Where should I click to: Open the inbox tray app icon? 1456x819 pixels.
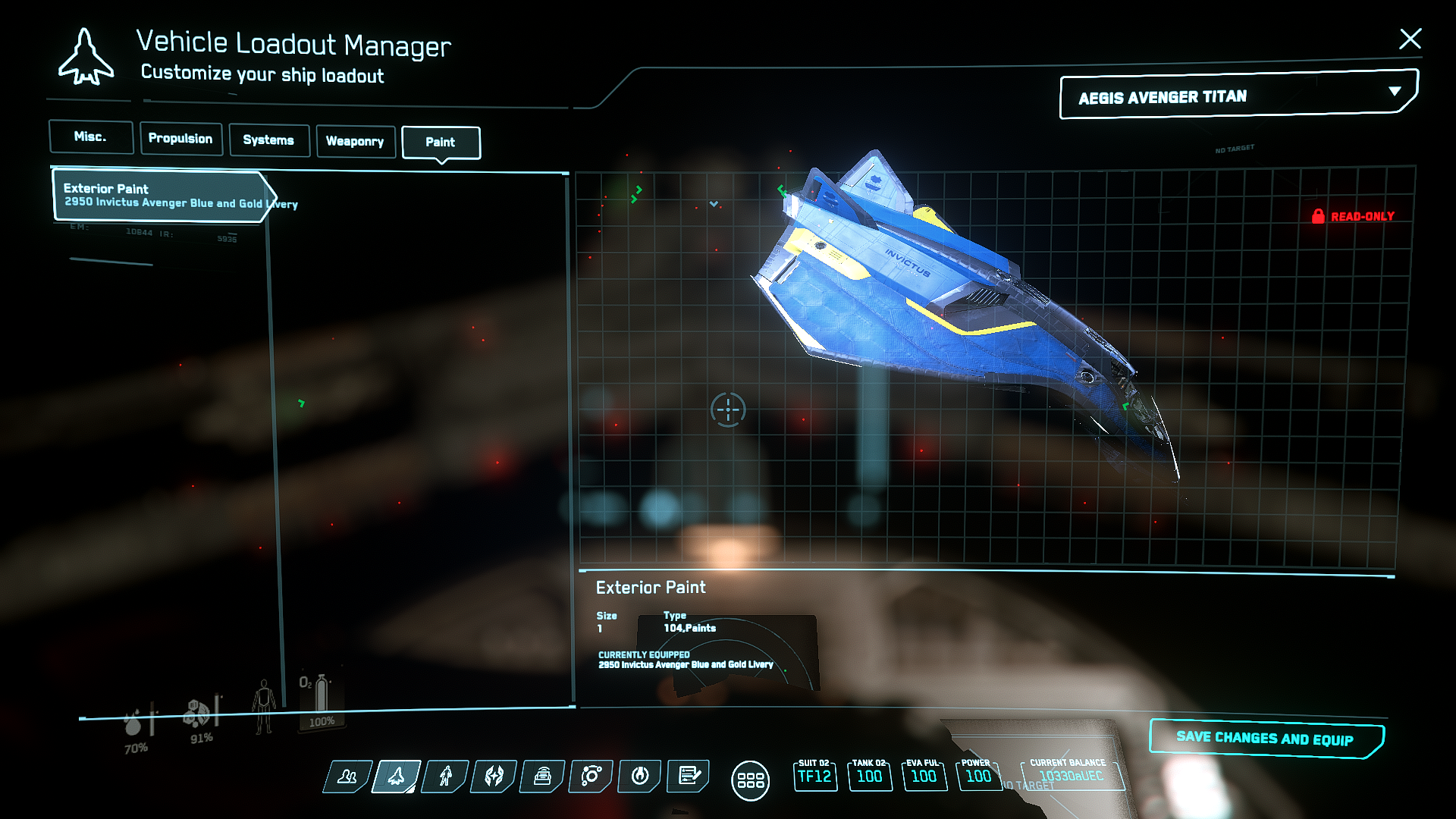543,776
